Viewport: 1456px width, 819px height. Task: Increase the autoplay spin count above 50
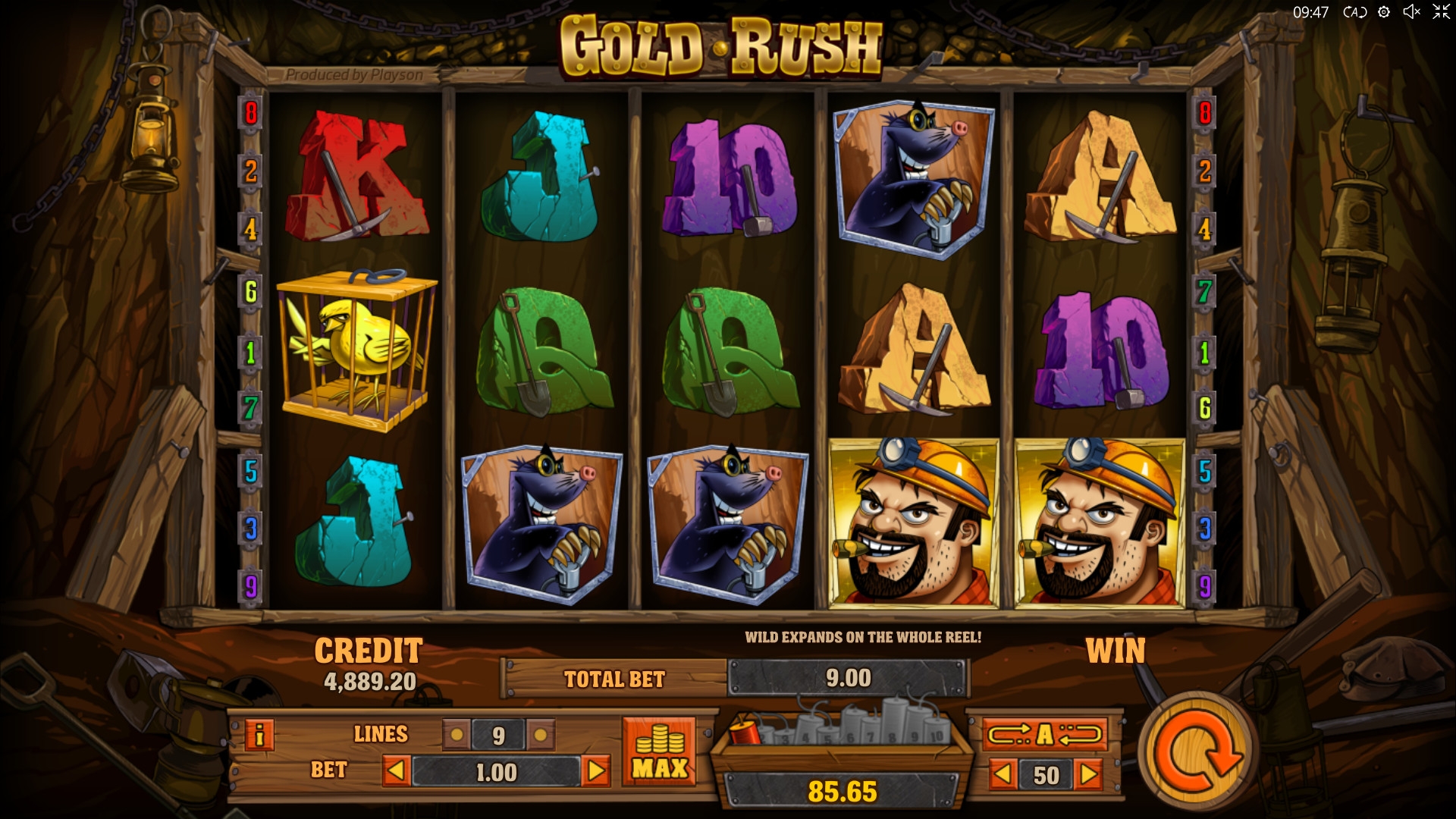(1089, 774)
